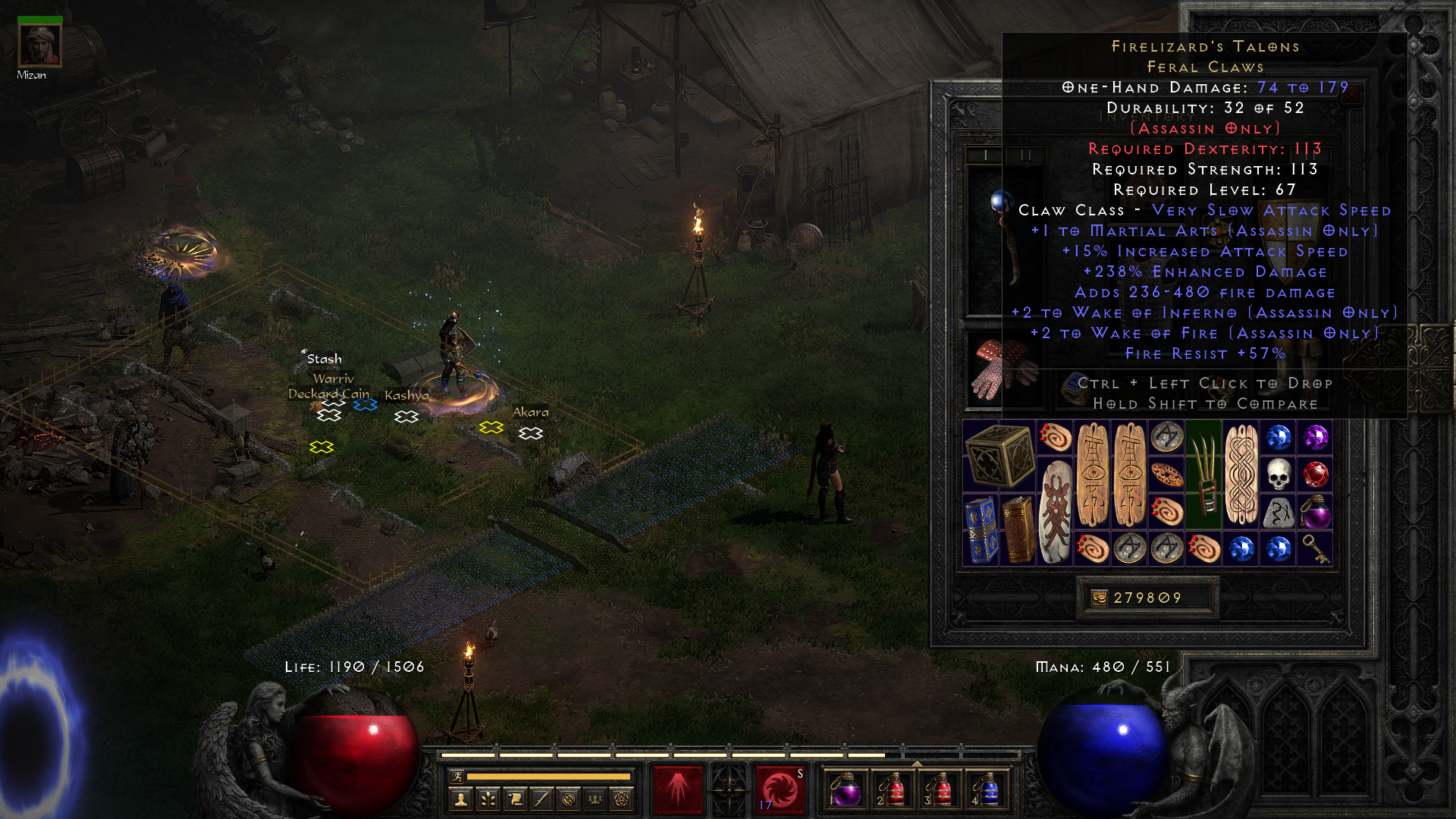The image size is (1456, 819).
Task: Pick up the grey stone rune
Action: (x=1278, y=513)
